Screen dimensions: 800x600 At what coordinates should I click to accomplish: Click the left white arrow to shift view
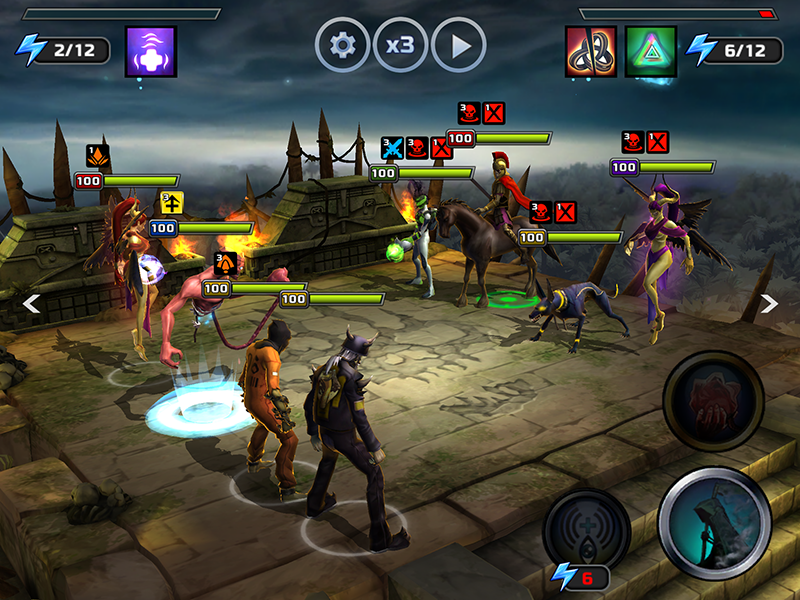[32, 303]
